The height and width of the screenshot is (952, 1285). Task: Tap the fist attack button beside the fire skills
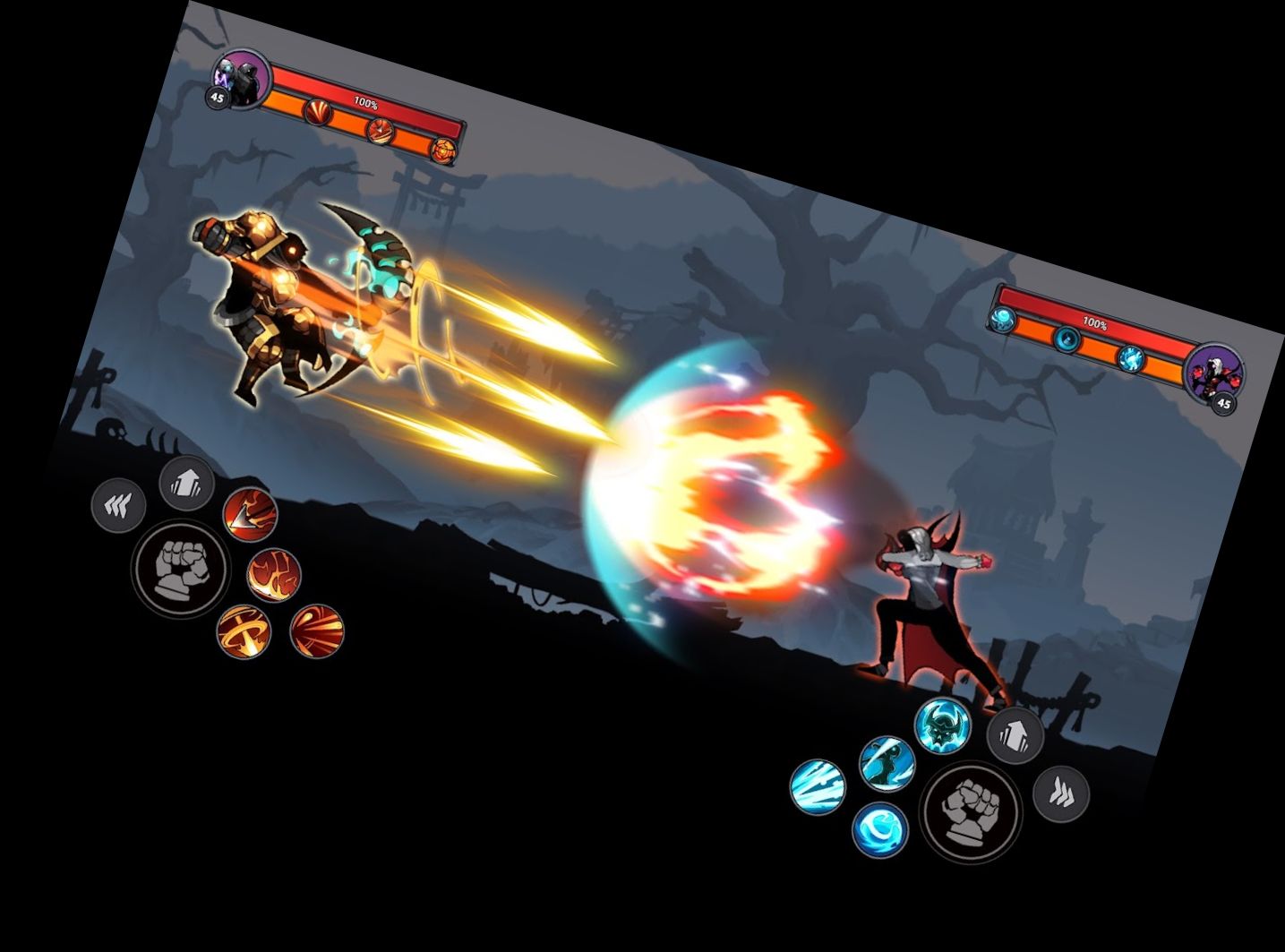click(x=180, y=570)
